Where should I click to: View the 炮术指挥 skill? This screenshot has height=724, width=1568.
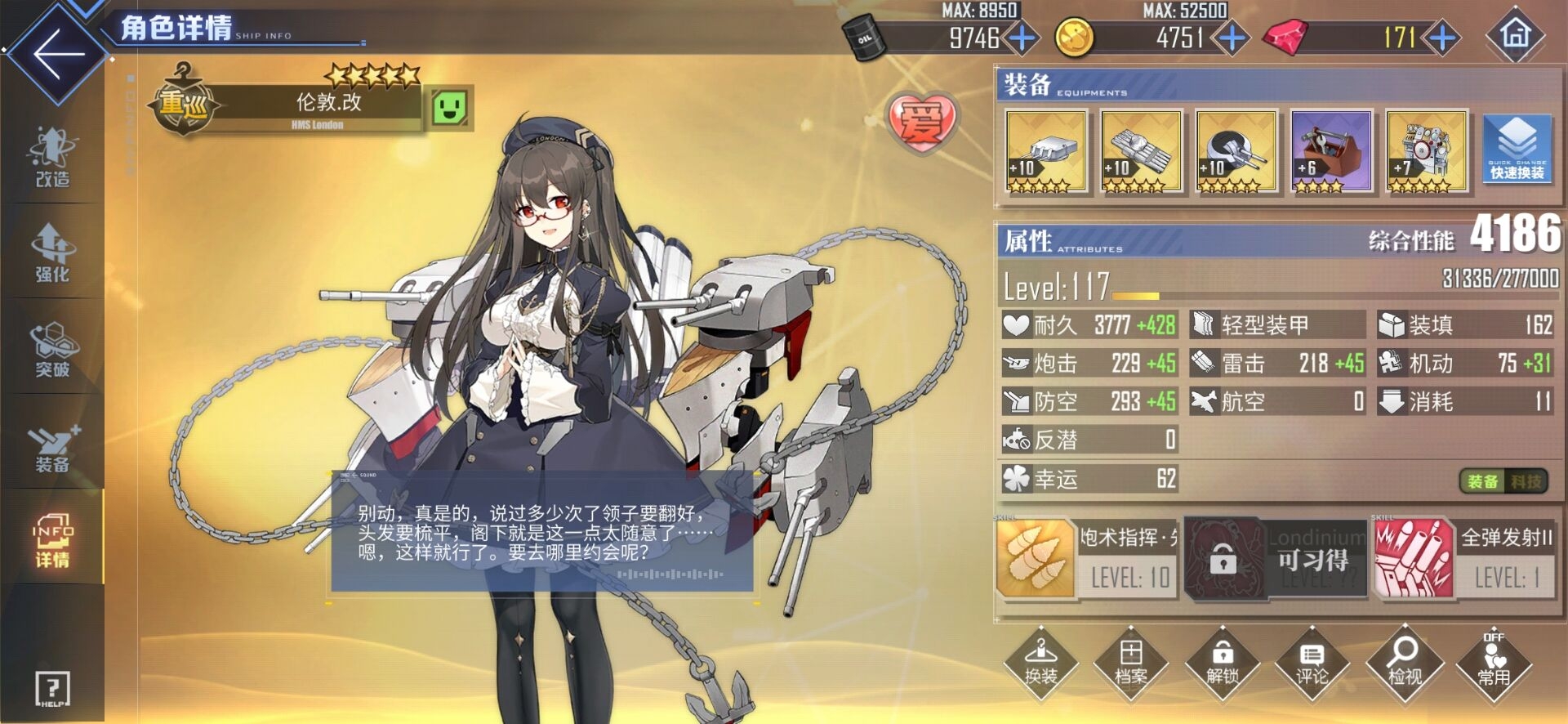(1086, 560)
